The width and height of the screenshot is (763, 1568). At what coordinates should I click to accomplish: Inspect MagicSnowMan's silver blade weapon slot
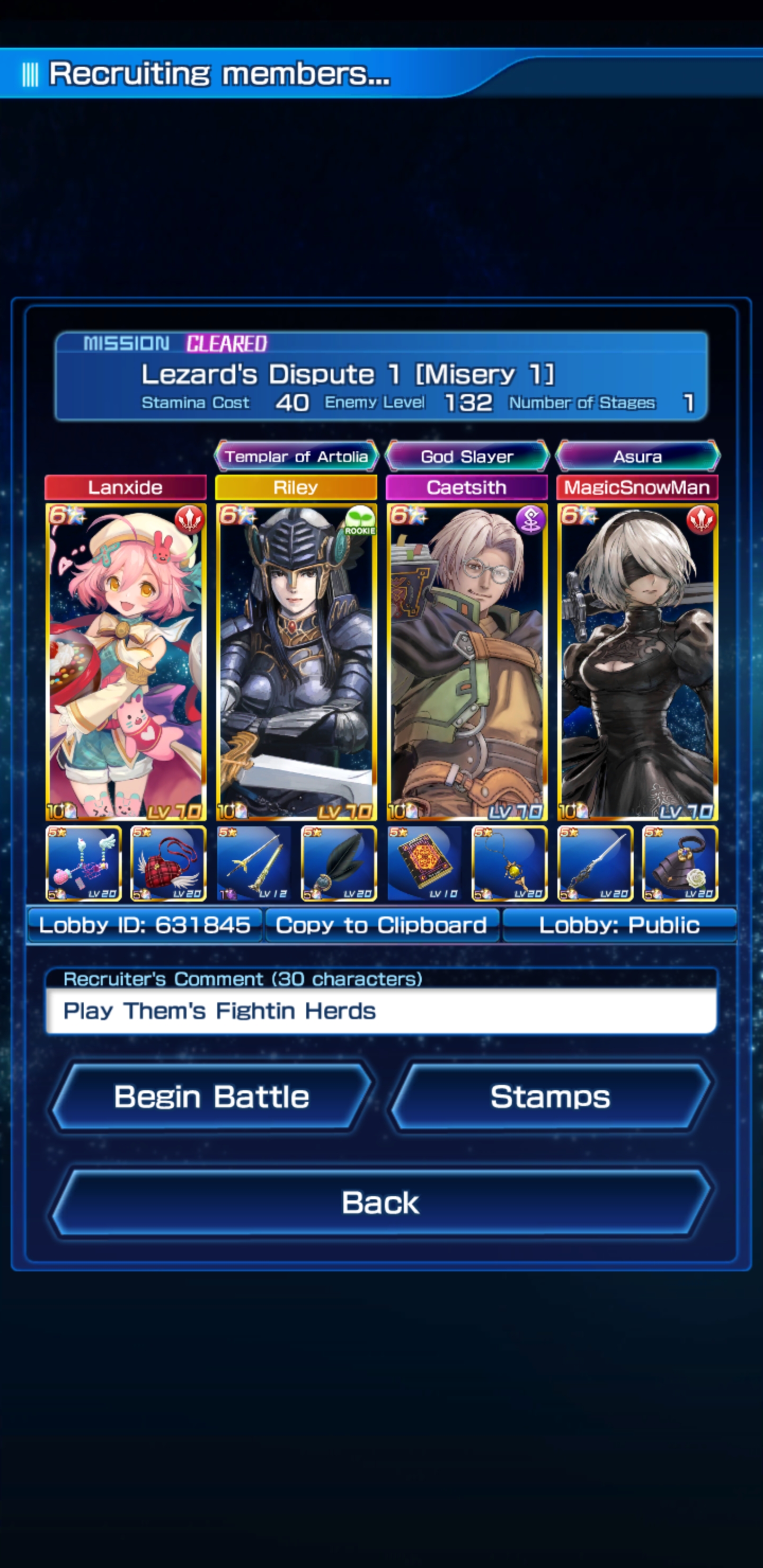coord(595,864)
